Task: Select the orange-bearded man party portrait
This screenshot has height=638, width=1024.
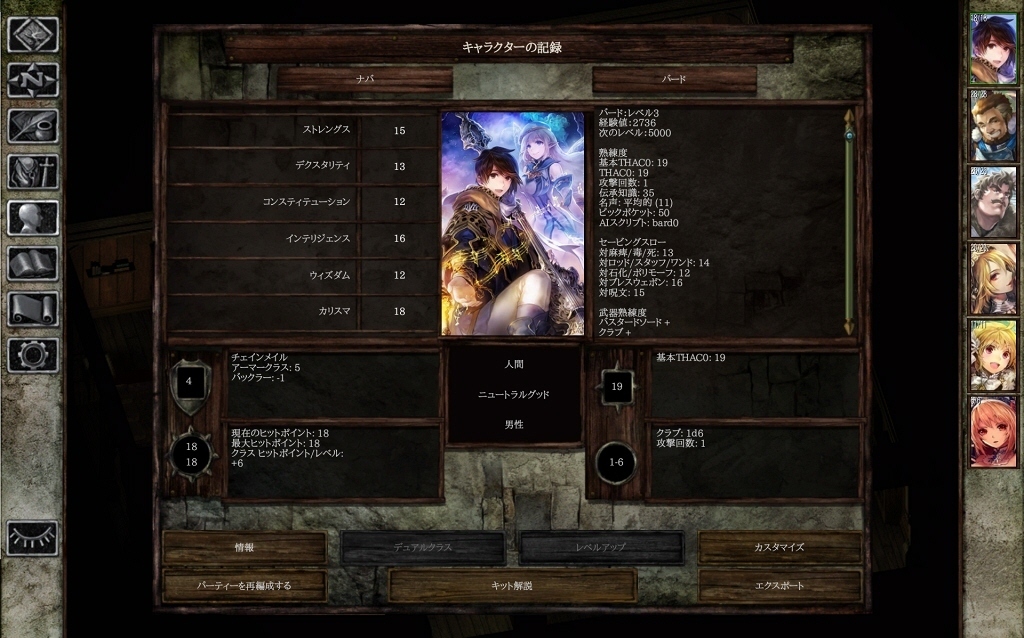Action: pyautogui.click(x=993, y=125)
